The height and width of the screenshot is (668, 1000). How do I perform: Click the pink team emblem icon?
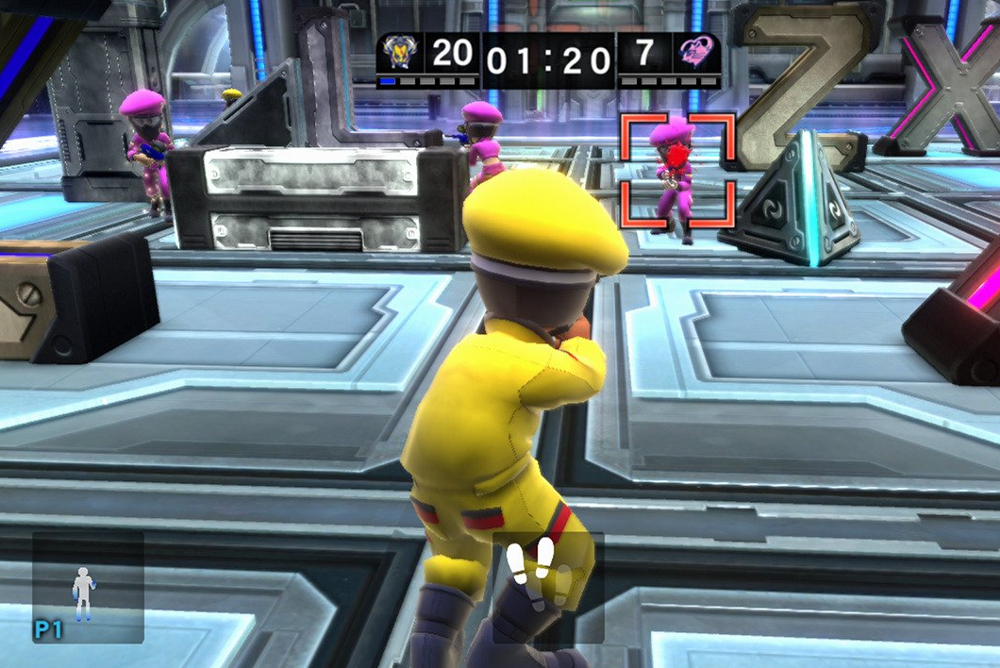point(696,53)
